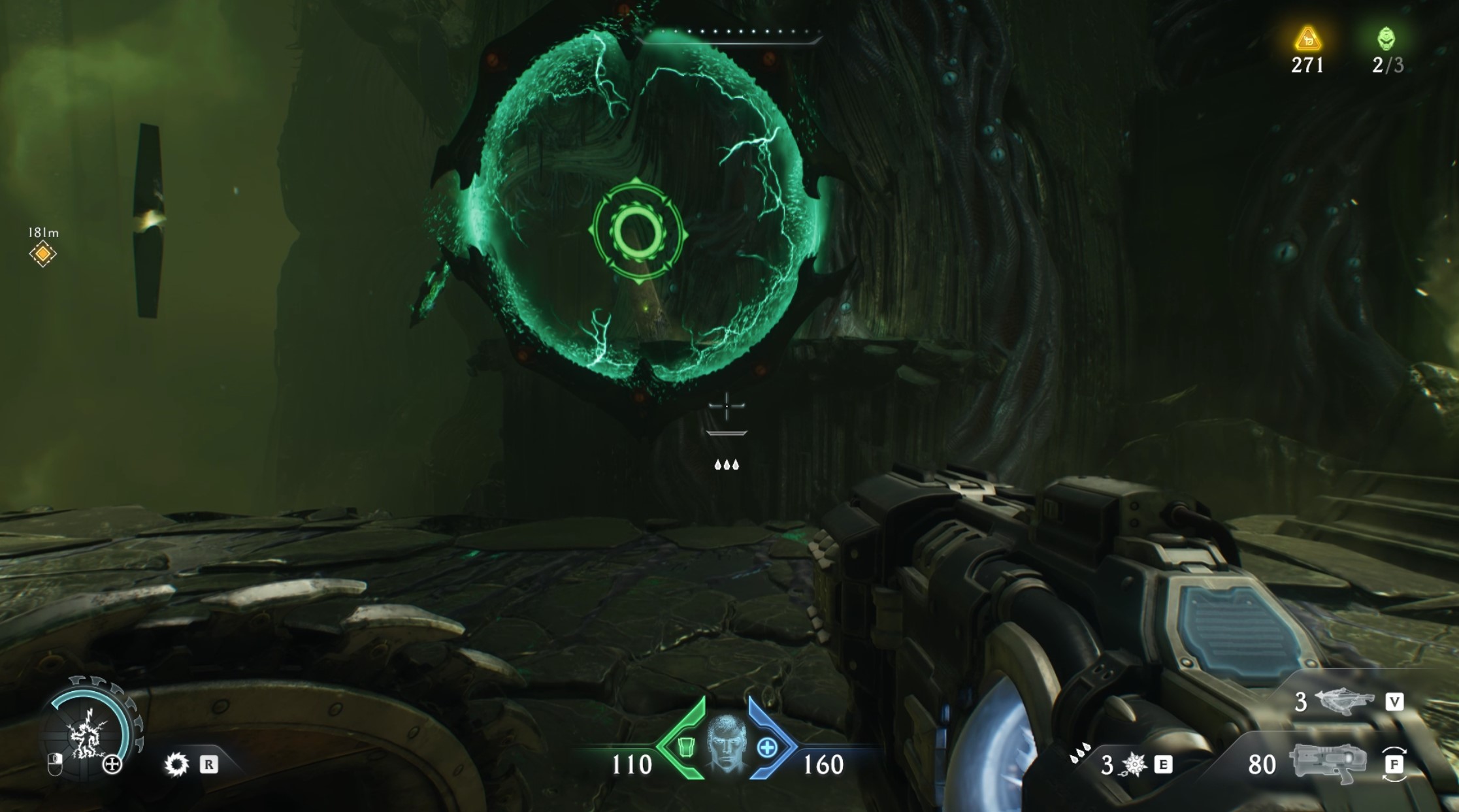Click the green armor icon

point(685,747)
